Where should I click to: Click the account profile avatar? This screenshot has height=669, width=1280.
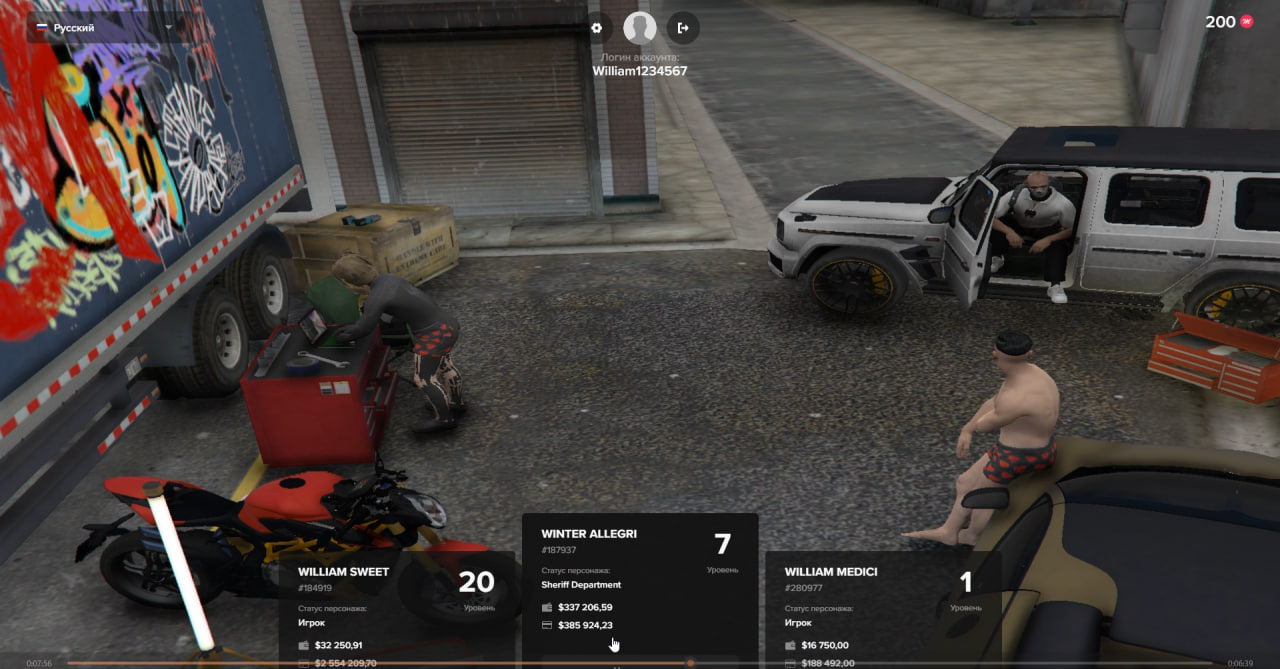[x=640, y=28]
